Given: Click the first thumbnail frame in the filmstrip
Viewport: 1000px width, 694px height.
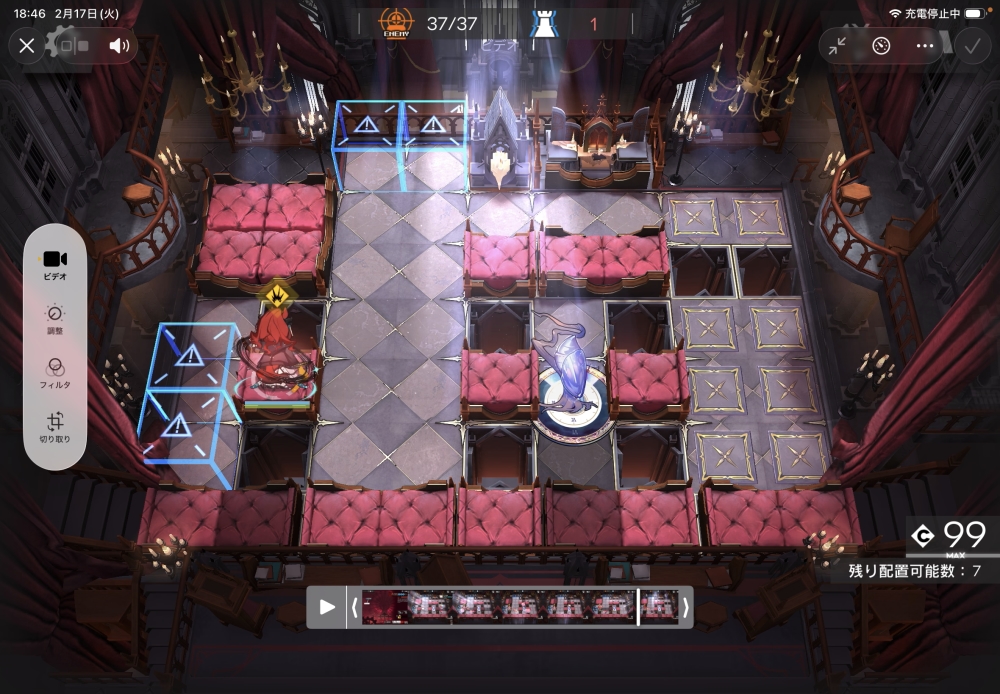Looking at the screenshot, I should [x=383, y=607].
